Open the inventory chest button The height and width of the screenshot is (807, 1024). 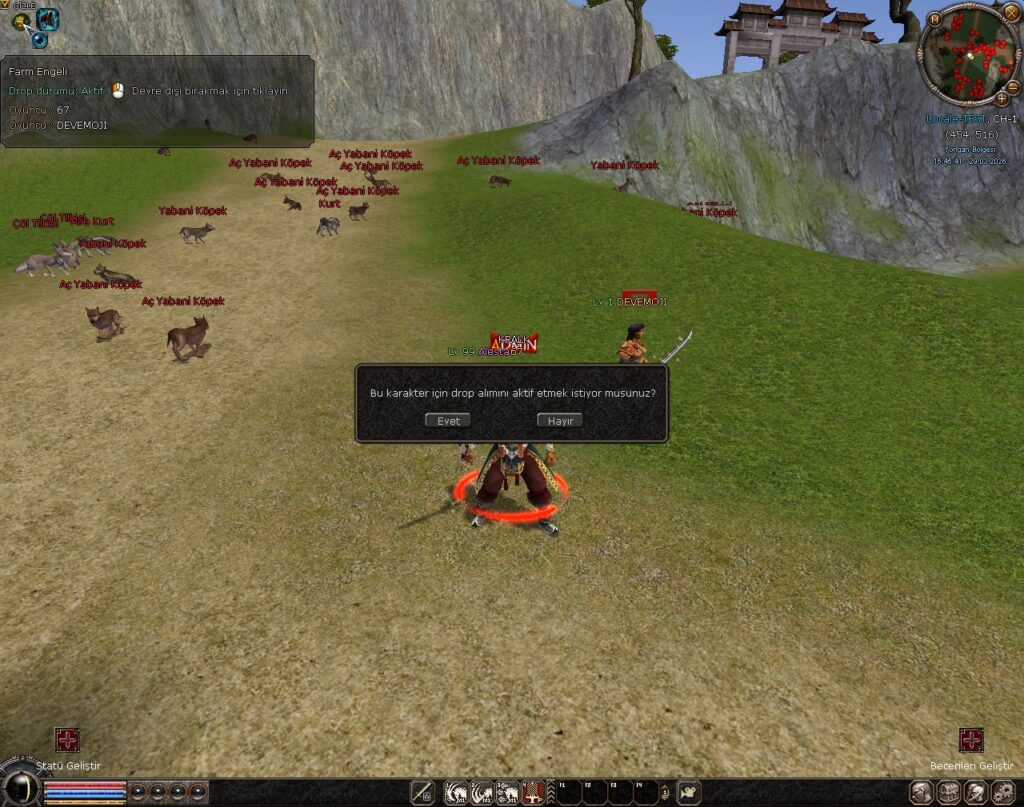[947, 793]
